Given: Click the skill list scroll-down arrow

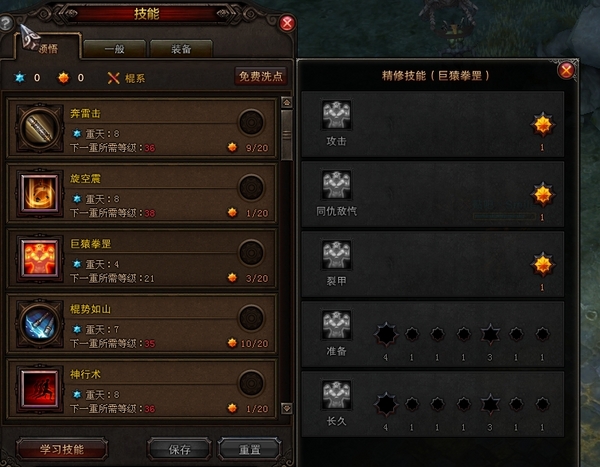Looking at the screenshot, I should pos(287,410).
